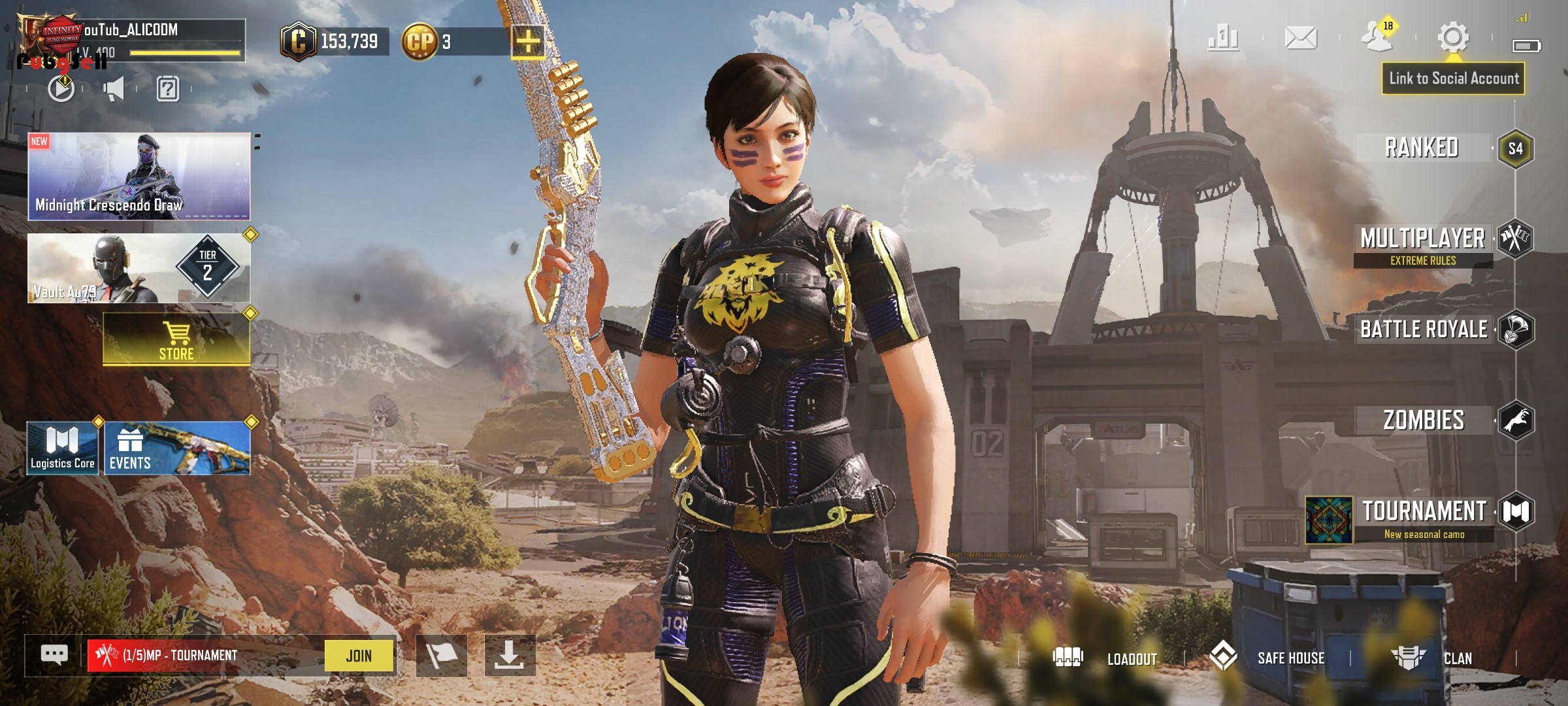Screen dimensions: 1568x706
Task: Enter Battle Royale mode
Action: pos(1424,329)
